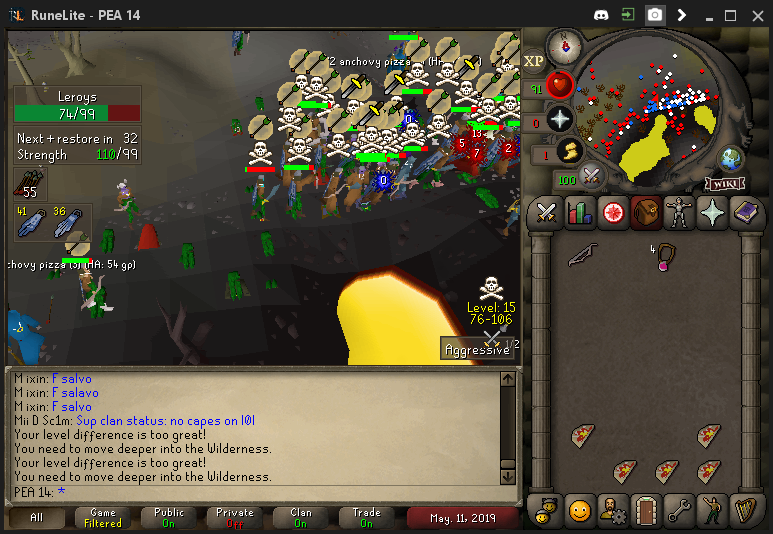The image size is (773, 534).
Task: Open the Quest List tab
Action: coord(613,213)
